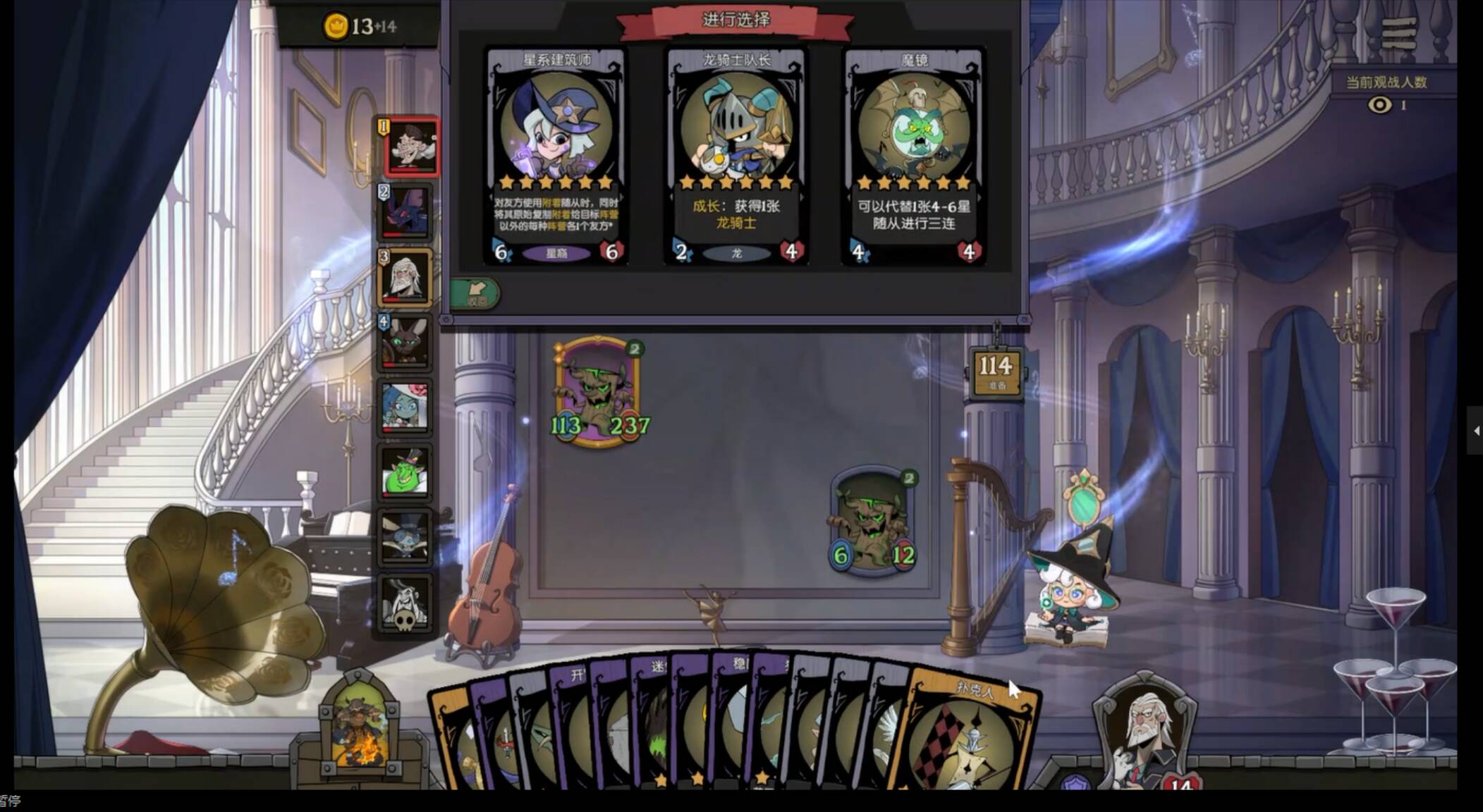
Task: Select the 魔镜 card
Action: (x=914, y=156)
